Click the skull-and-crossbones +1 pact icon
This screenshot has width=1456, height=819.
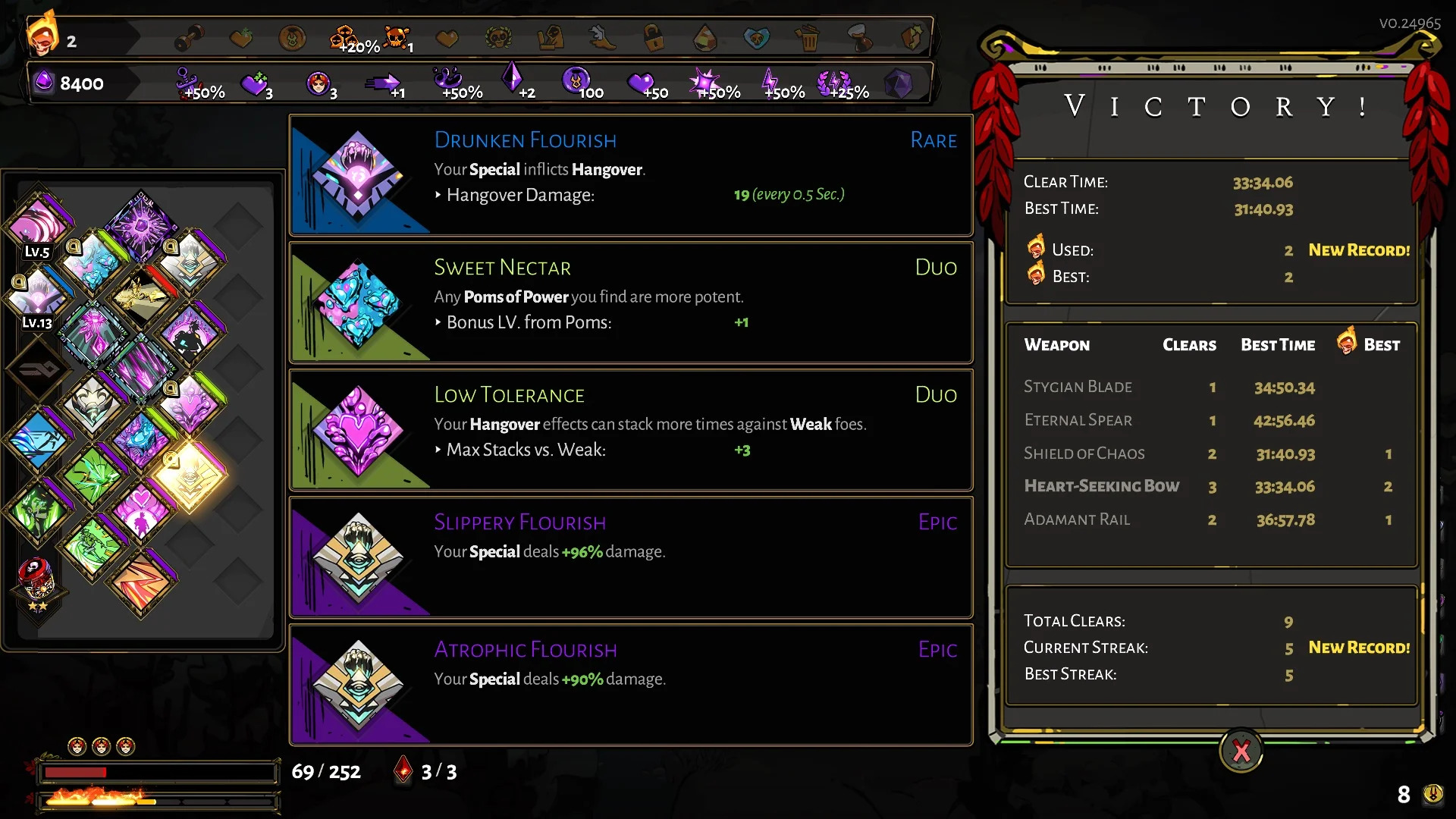pos(395,36)
